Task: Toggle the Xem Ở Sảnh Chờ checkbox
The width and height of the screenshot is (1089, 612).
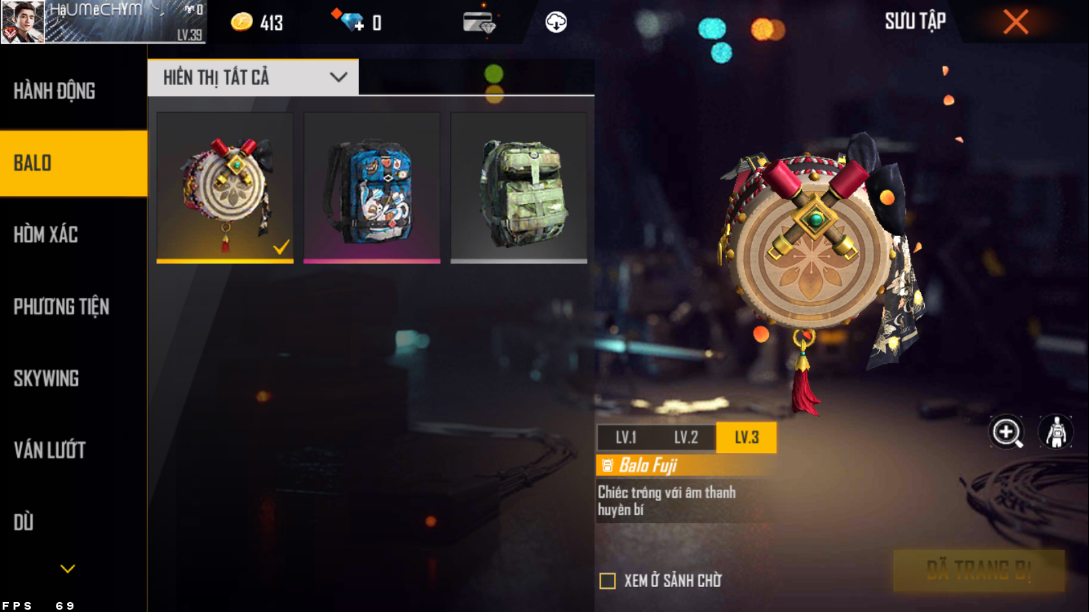Action: (x=607, y=581)
